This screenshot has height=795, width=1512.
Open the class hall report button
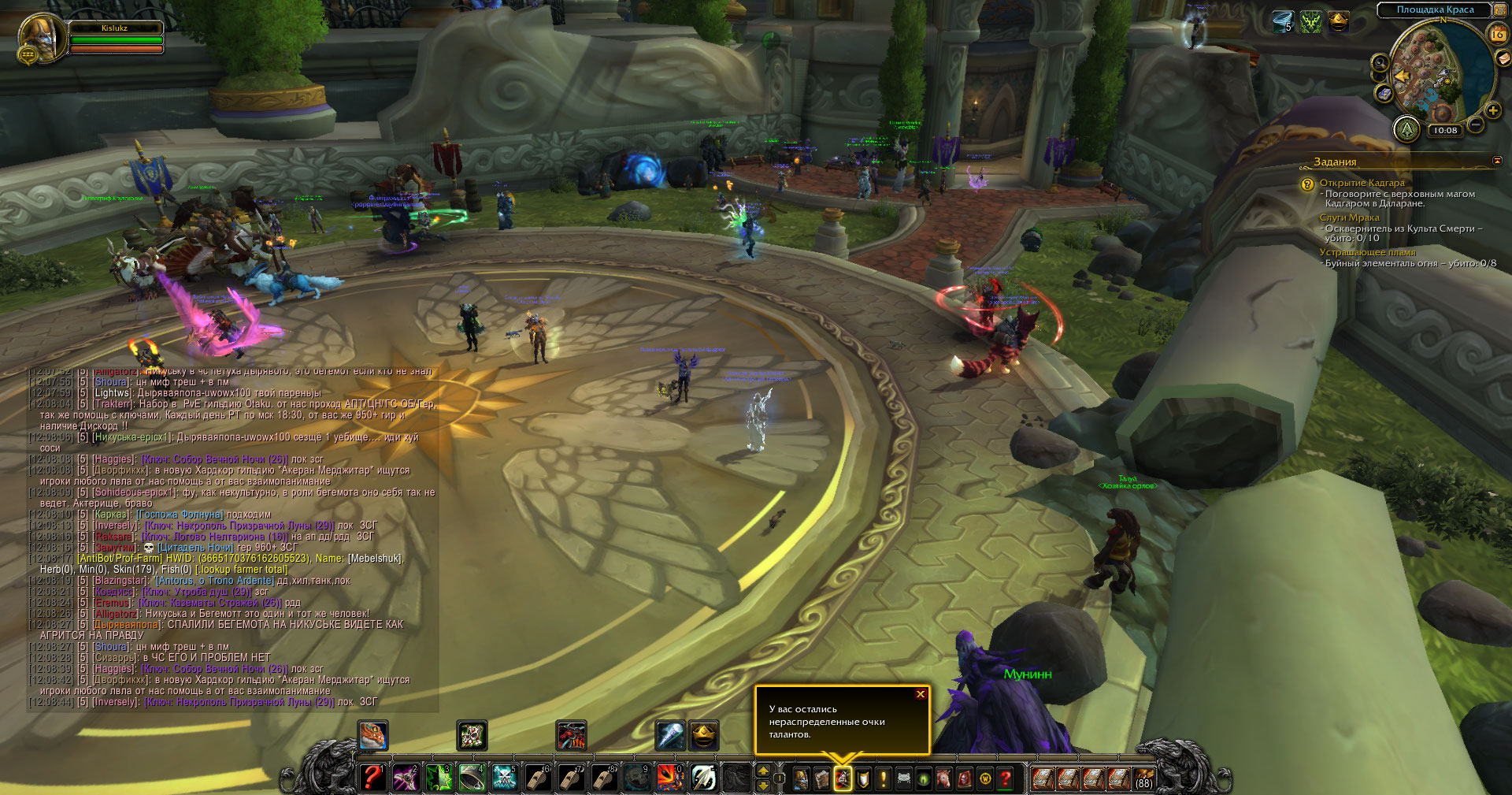coord(1406,129)
